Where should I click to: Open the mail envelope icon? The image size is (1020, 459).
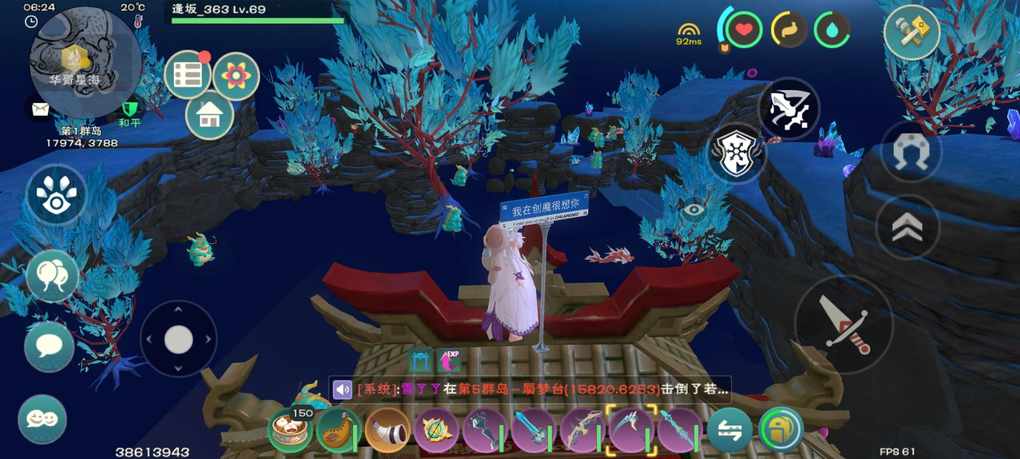pyautogui.click(x=41, y=109)
